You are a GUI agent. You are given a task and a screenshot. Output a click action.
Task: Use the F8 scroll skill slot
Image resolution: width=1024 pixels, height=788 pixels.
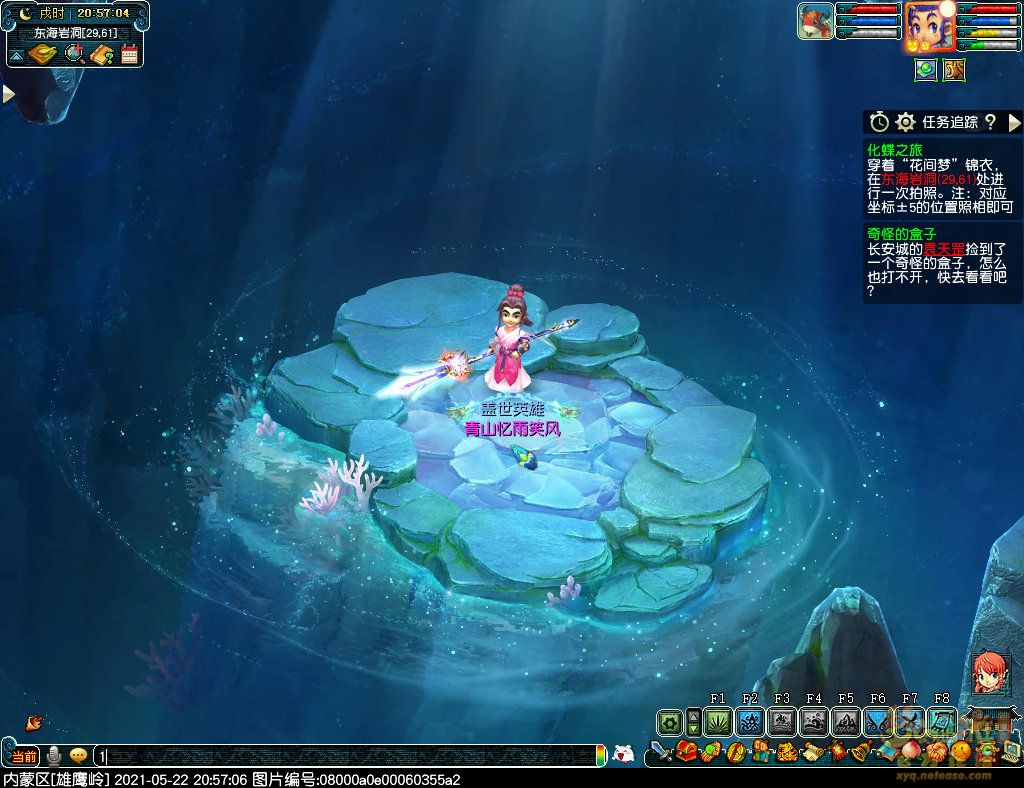pyautogui.click(x=942, y=721)
